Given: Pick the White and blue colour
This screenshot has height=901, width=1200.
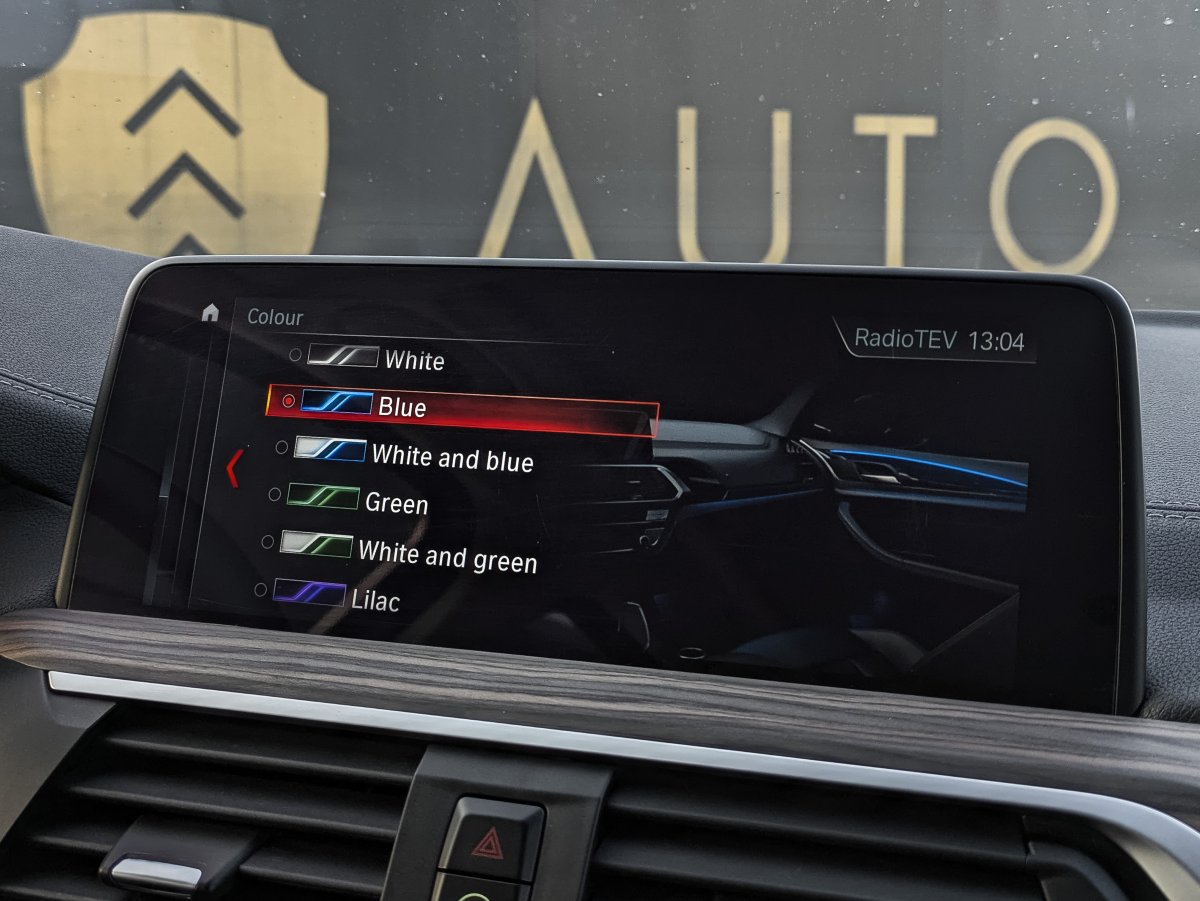Looking at the screenshot, I should 451,456.
